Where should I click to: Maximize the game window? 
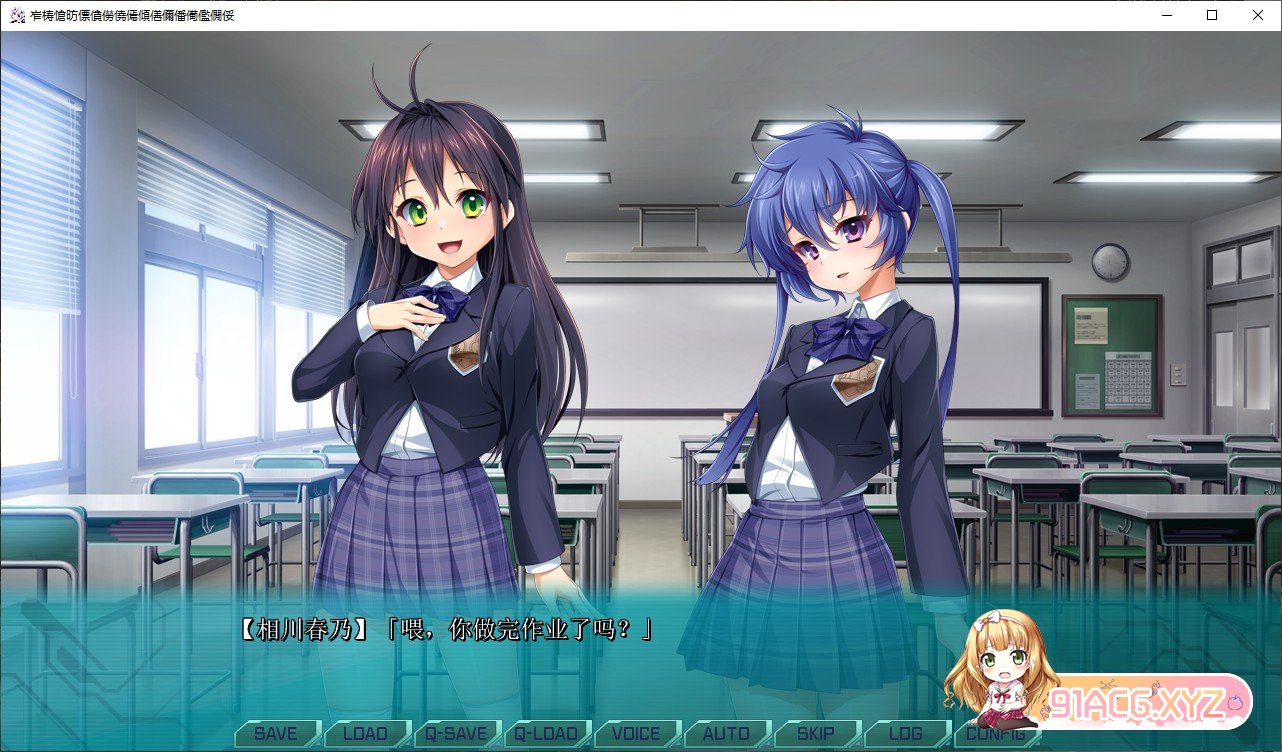pos(1212,15)
